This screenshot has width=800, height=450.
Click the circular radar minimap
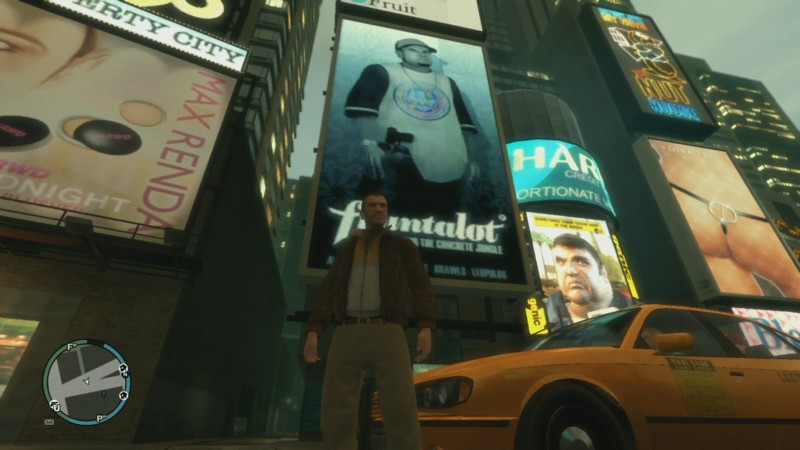86,382
